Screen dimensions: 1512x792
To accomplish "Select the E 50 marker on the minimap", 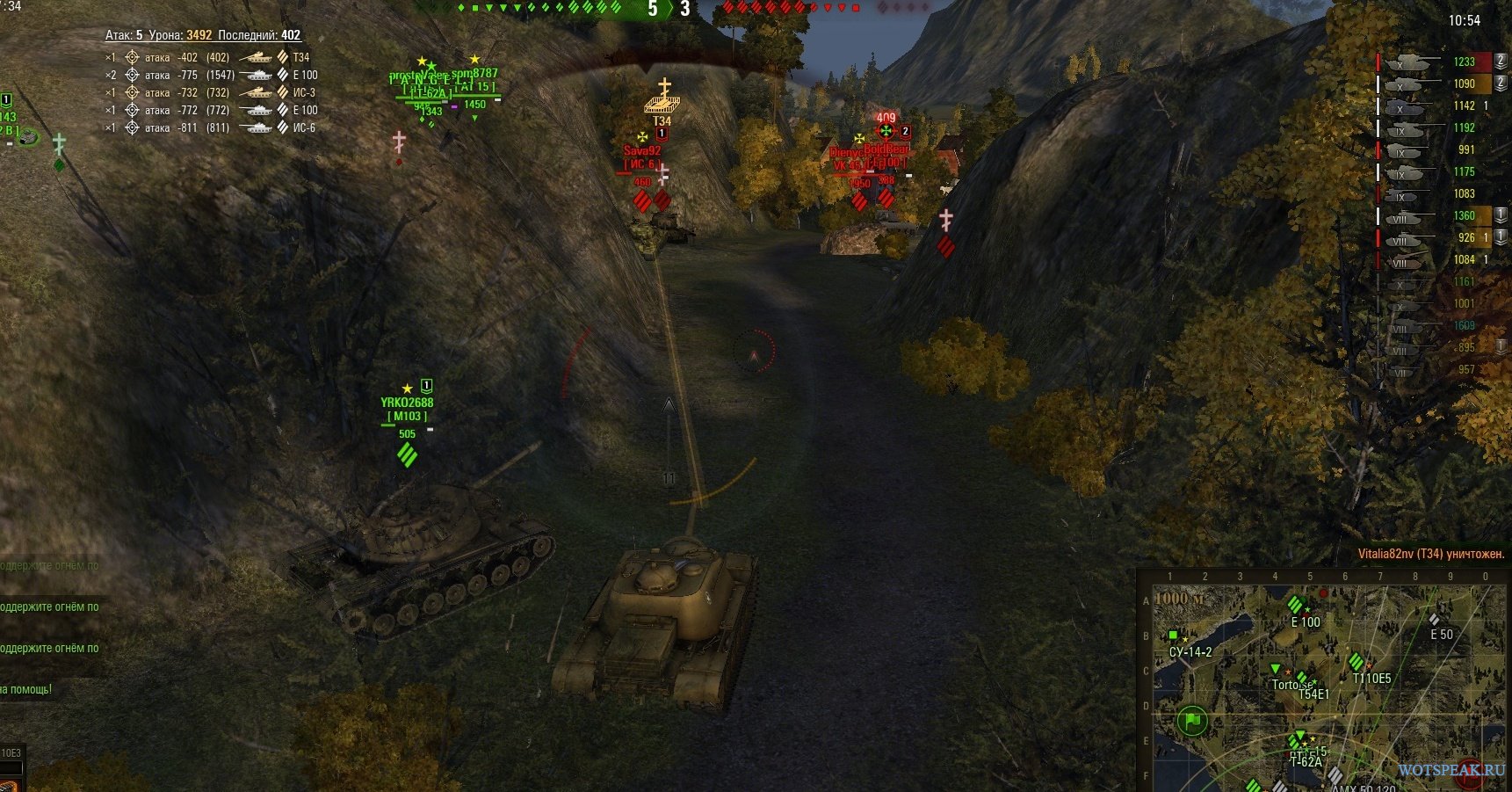I will pos(1434,620).
